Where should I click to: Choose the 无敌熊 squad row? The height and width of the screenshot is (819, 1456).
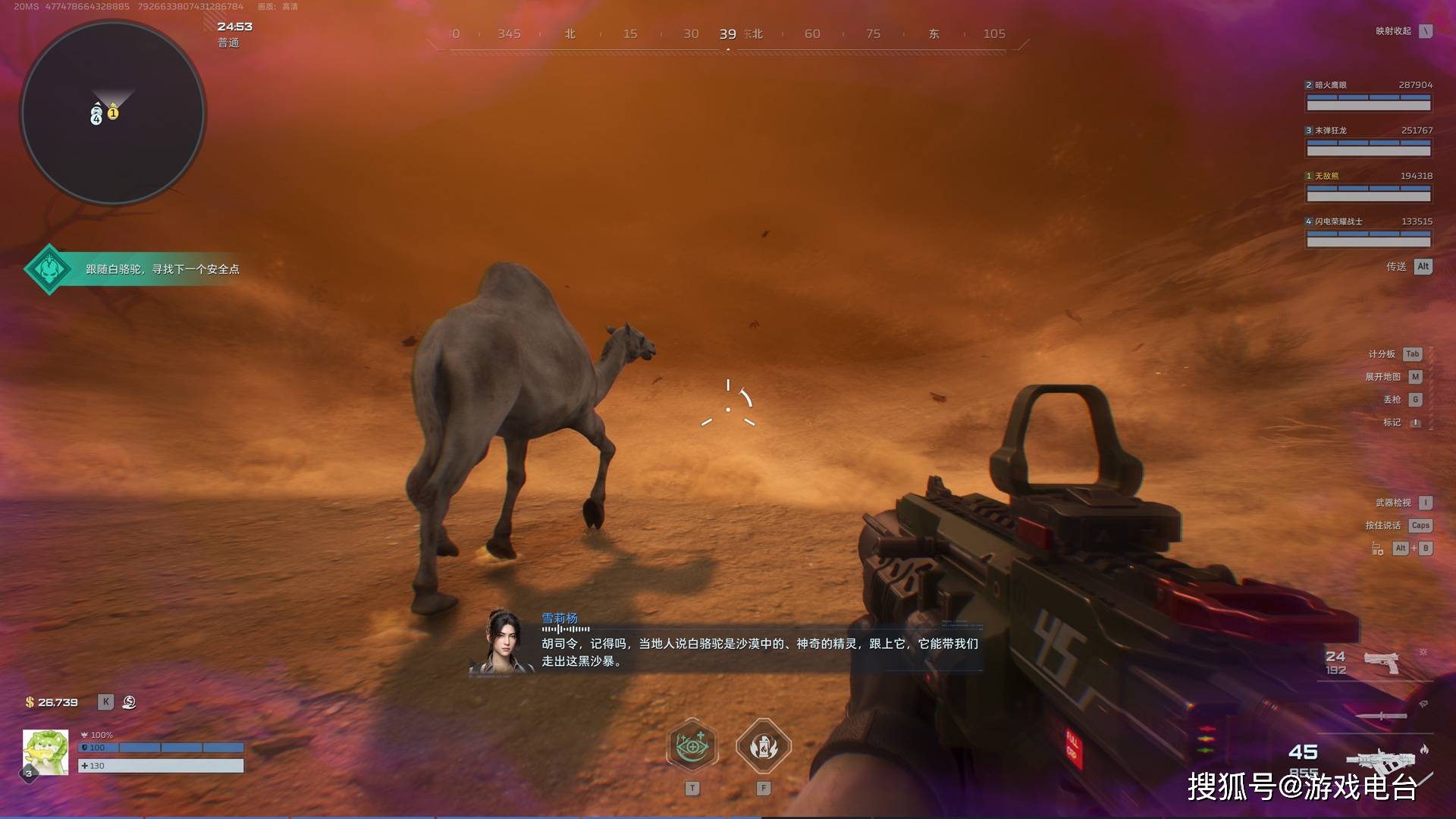click(x=1368, y=187)
